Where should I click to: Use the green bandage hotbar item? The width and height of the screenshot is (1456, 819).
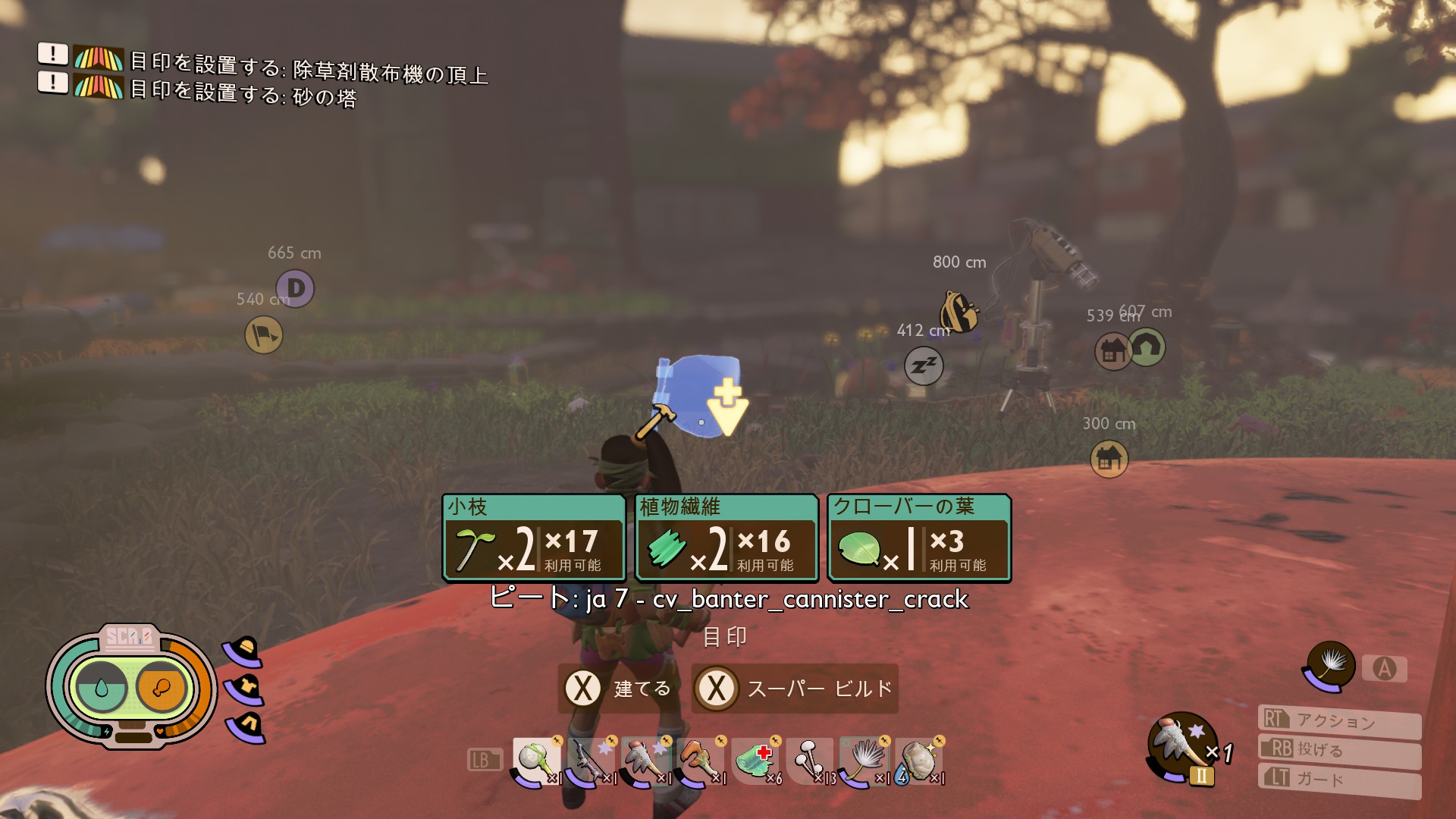(x=755, y=761)
